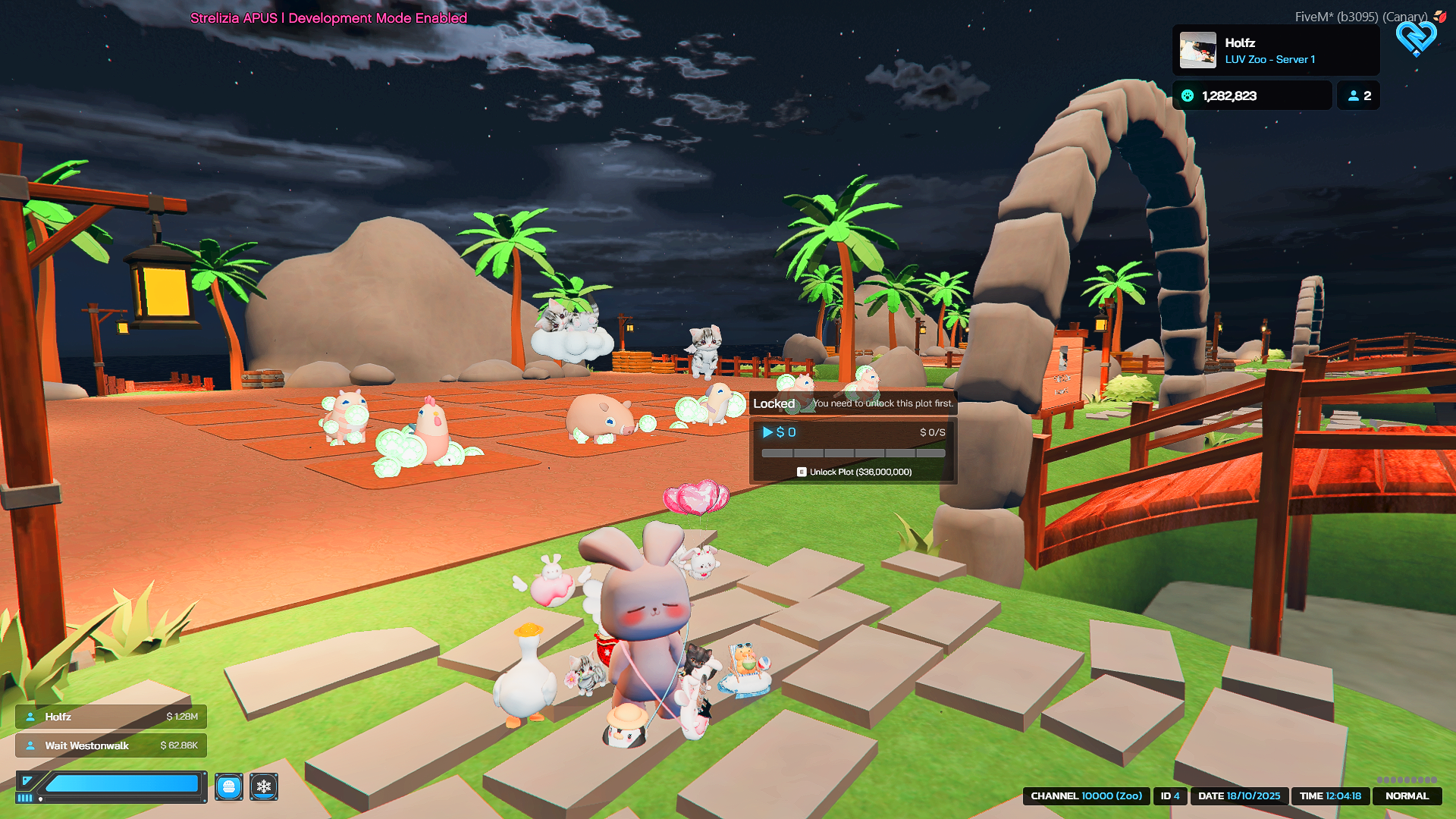The width and height of the screenshot is (1456, 819).
Task: Click the Unlock Plot button for $36,000,000
Action: (854, 472)
